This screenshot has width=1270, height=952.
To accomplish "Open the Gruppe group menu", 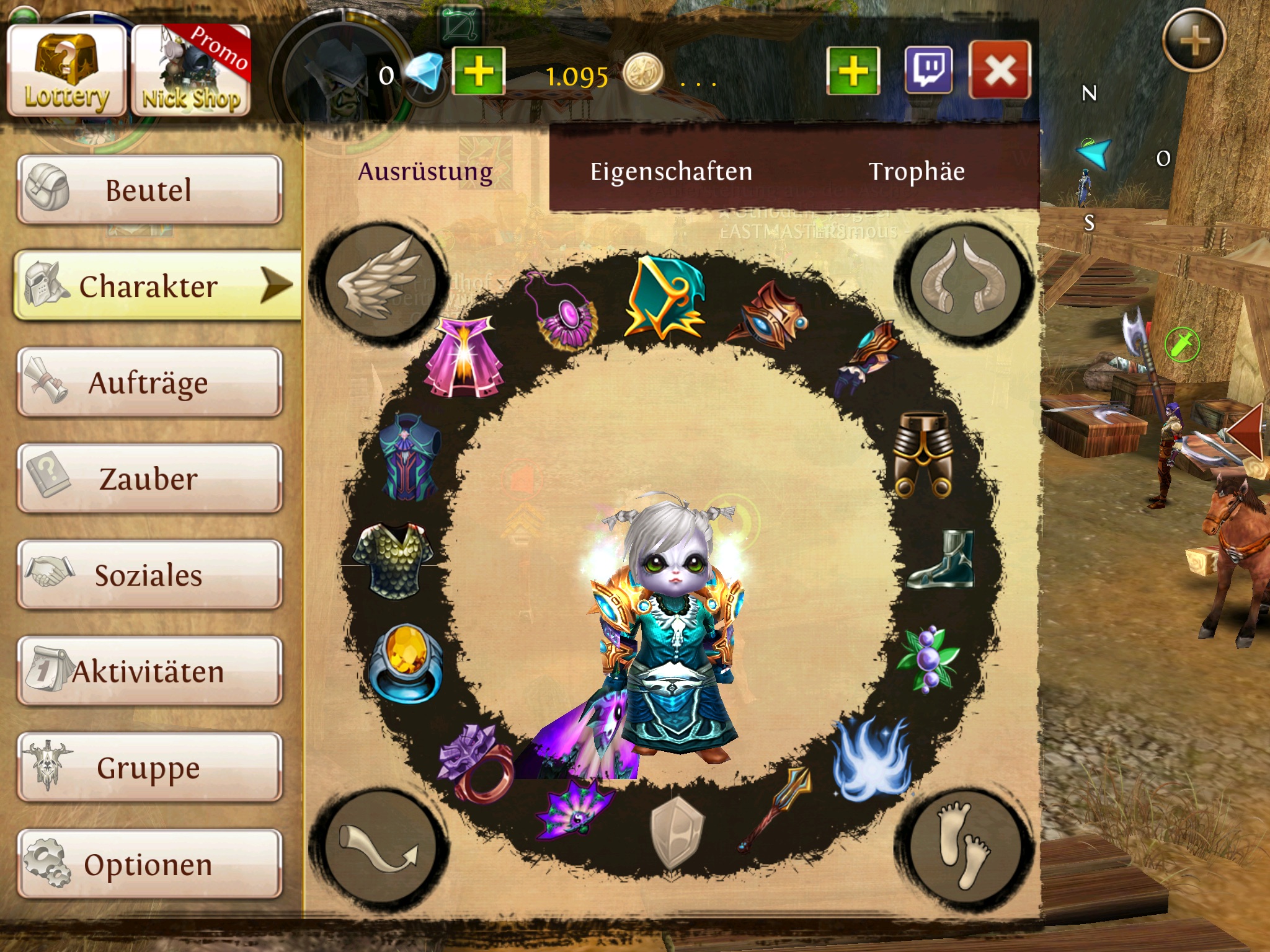I will tap(149, 767).
